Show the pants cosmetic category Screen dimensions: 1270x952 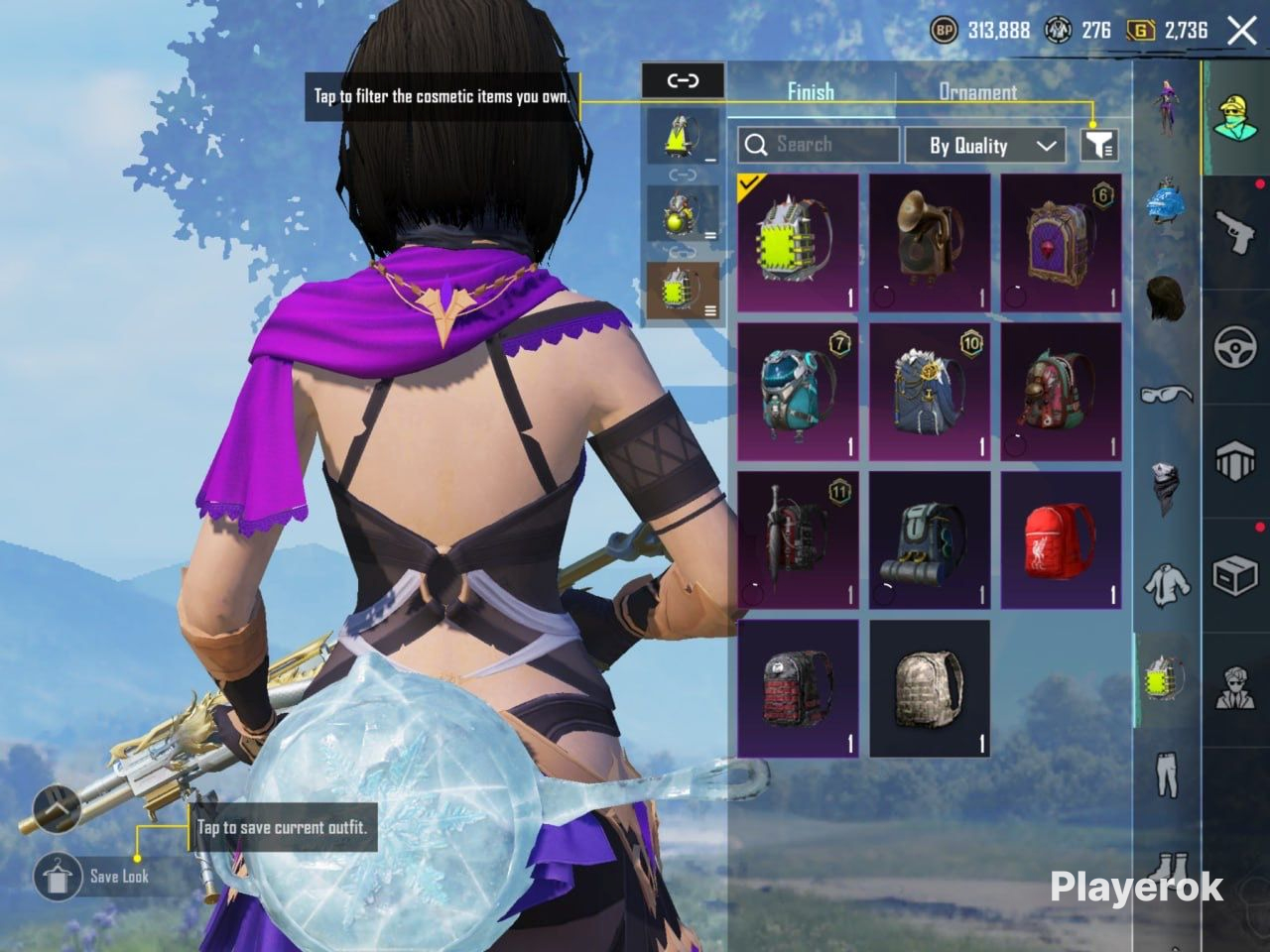pyautogui.click(x=1166, y=773)
